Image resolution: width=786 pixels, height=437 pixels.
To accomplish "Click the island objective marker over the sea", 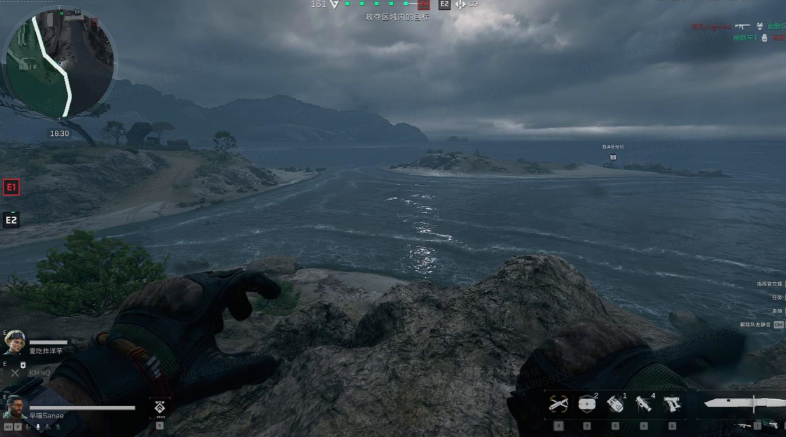I will (613, 157).
